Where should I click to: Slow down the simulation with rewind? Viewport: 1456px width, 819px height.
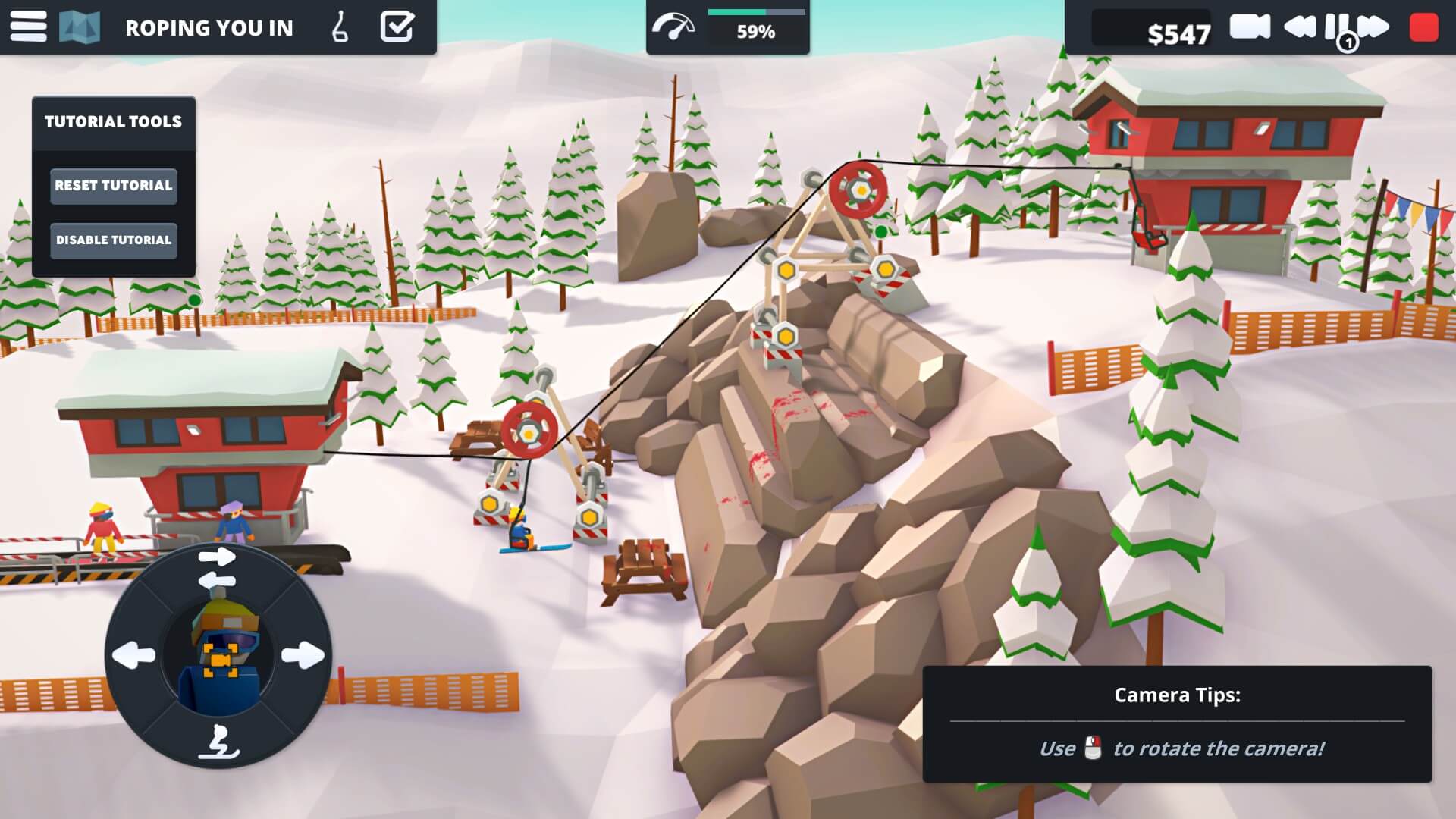tap(1300, 27)
